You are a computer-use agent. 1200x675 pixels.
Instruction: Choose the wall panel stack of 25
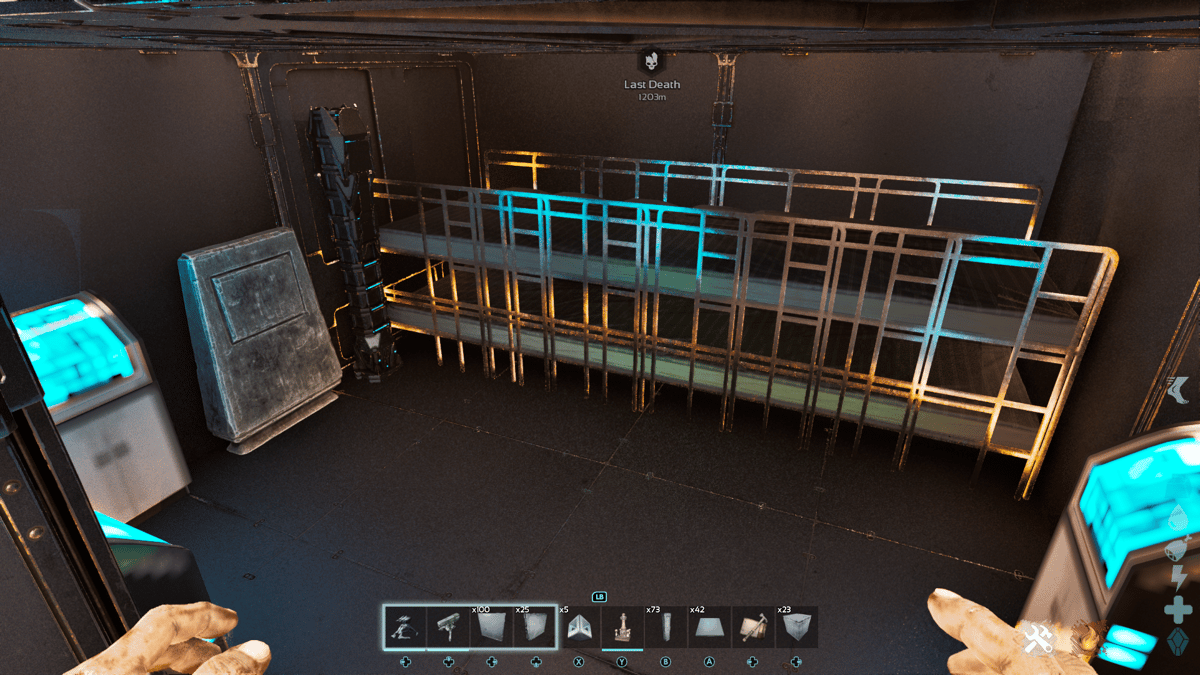(534, 628)
